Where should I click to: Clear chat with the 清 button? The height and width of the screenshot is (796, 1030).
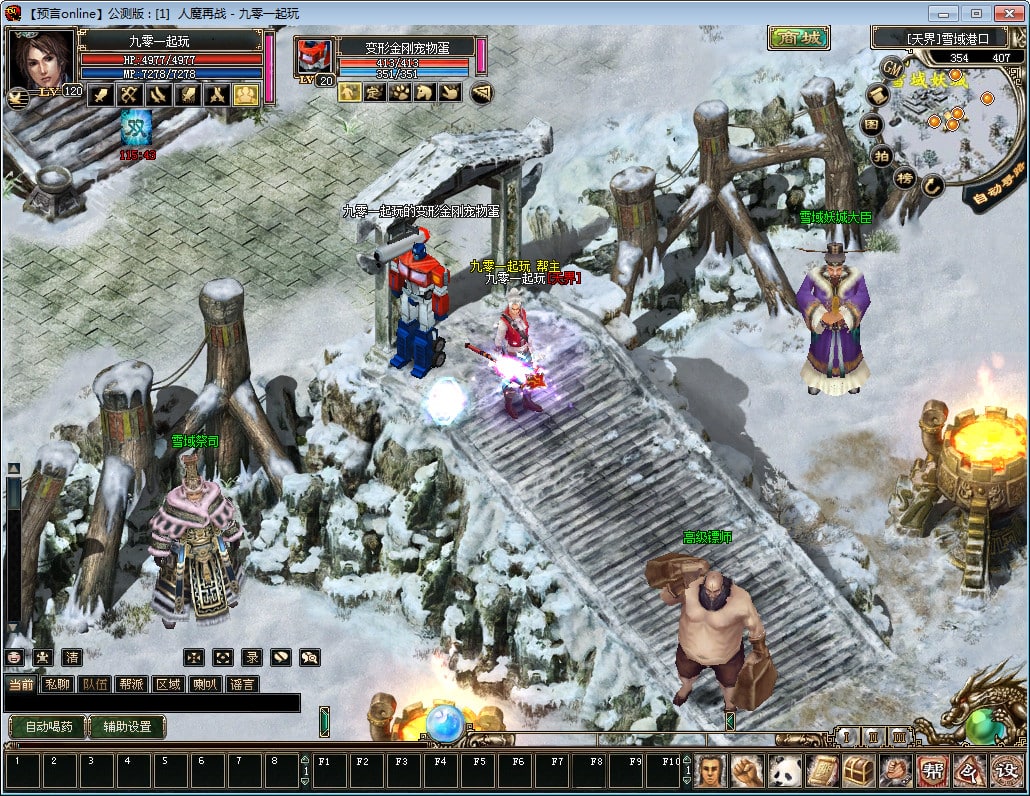72,657
